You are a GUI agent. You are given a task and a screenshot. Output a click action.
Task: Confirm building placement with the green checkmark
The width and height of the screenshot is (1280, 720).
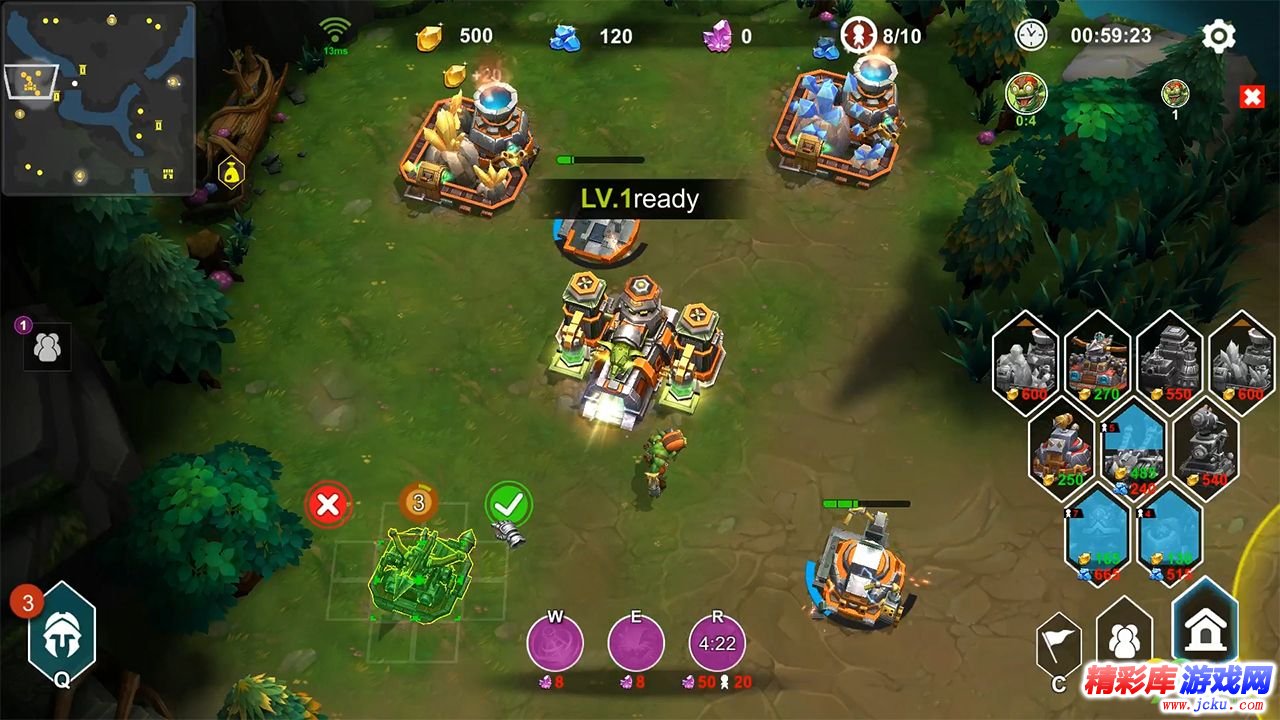pos(508,504)
